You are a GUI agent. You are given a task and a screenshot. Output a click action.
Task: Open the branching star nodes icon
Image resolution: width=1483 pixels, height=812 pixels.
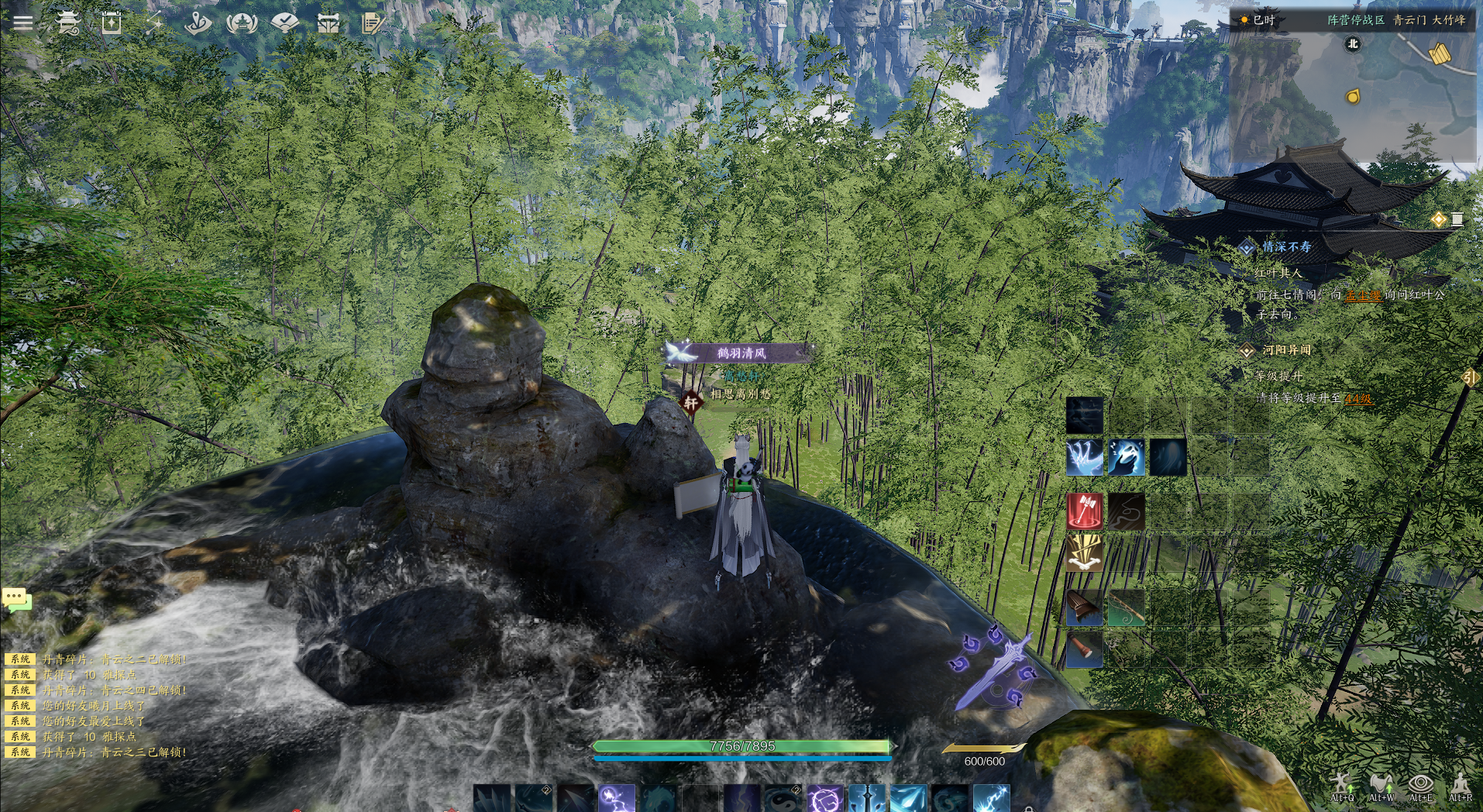click(x=155, y=22)
